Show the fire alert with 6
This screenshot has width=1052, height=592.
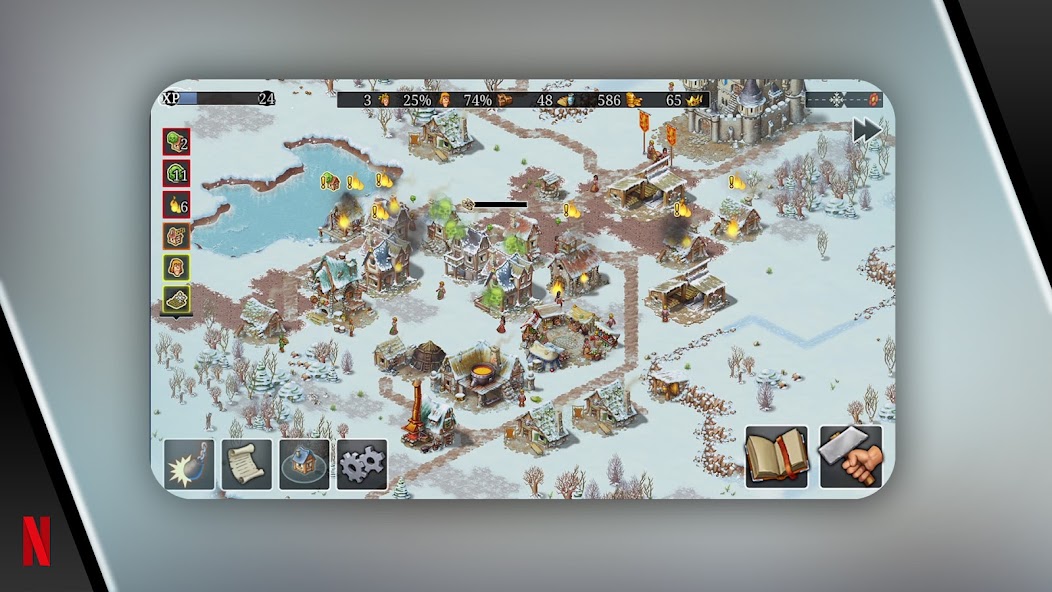coord(177,205)
